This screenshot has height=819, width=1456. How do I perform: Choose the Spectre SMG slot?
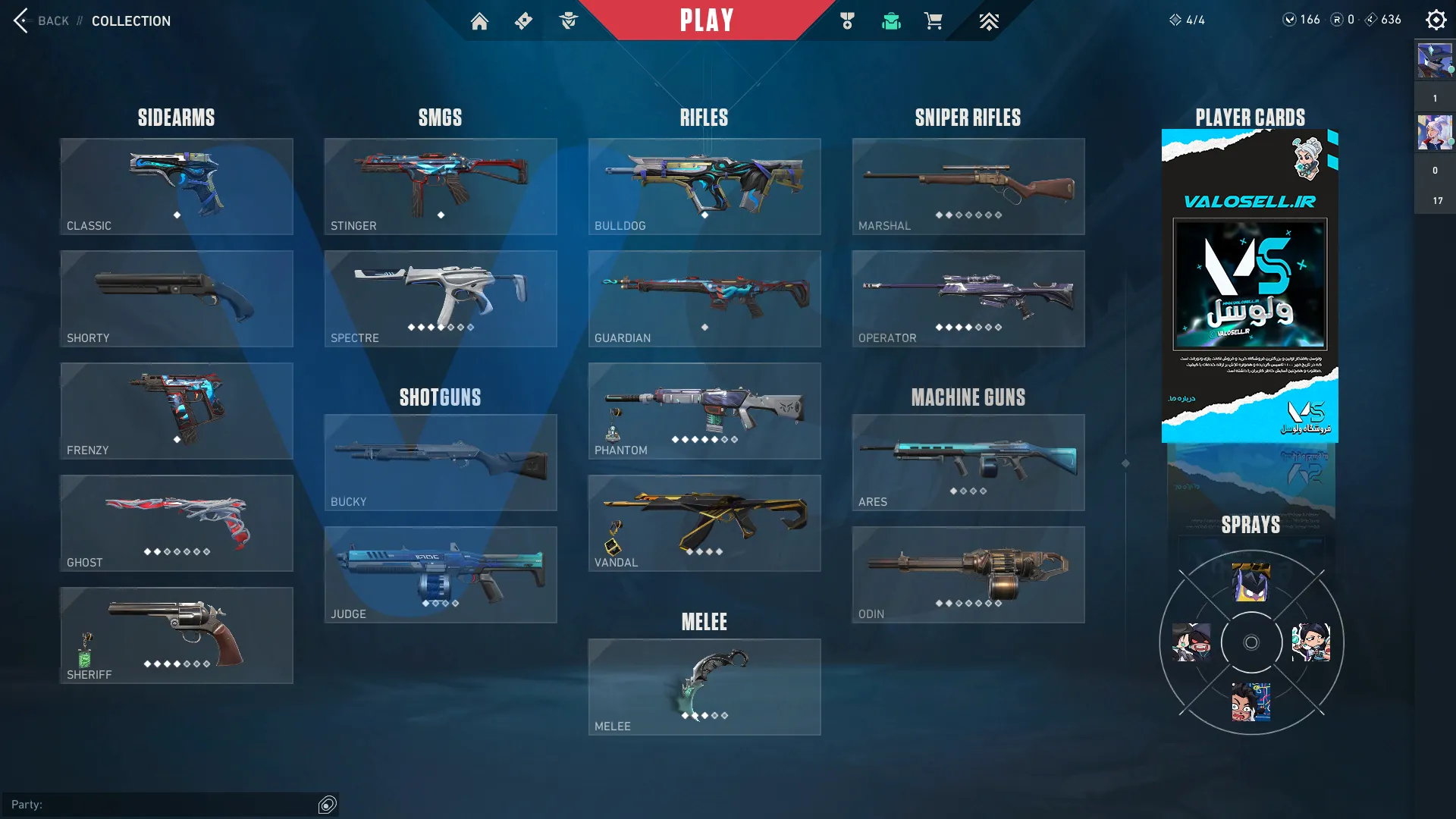click(441, 299)
